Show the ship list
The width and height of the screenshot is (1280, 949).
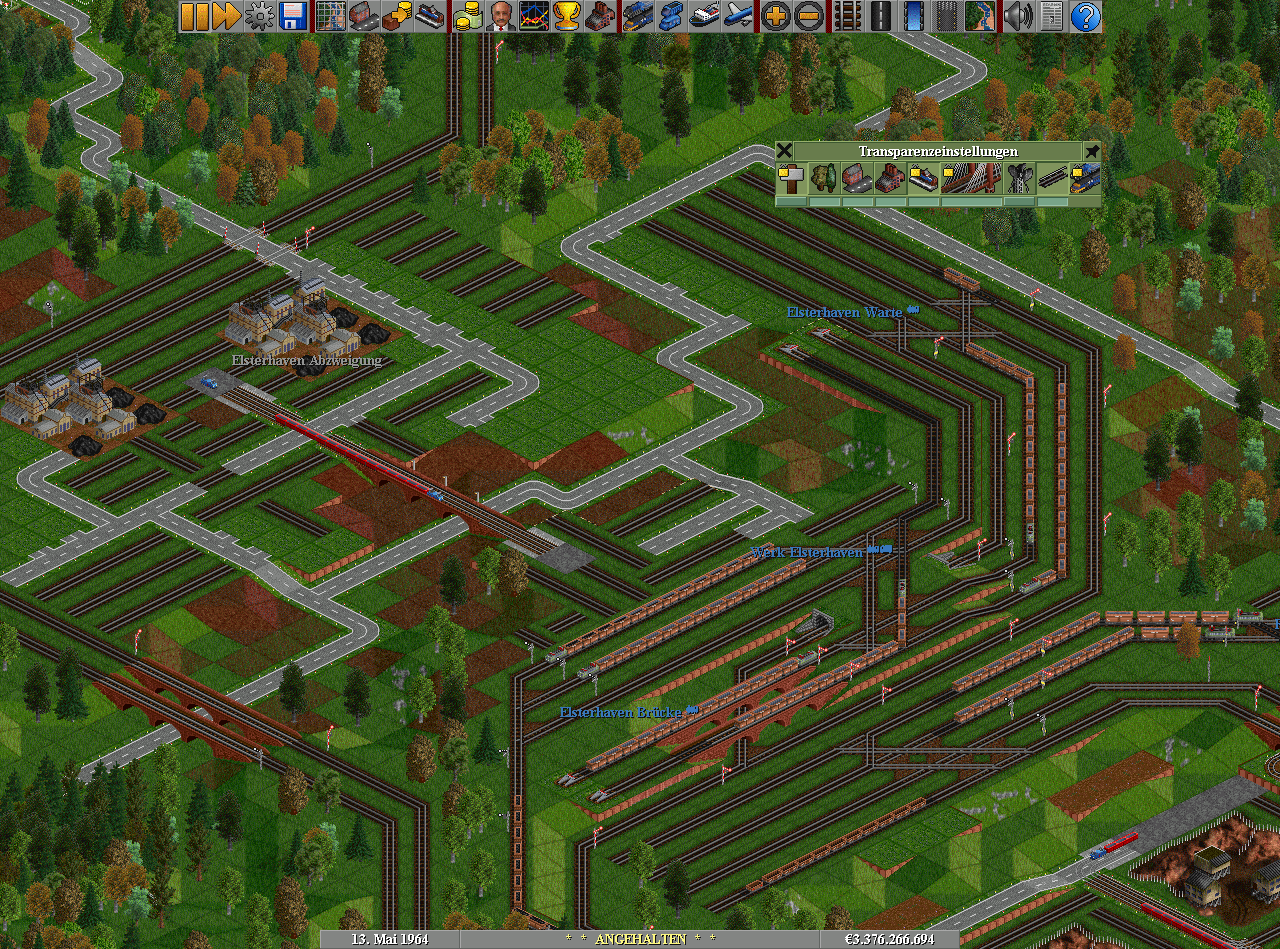click(x=705, y=16)
